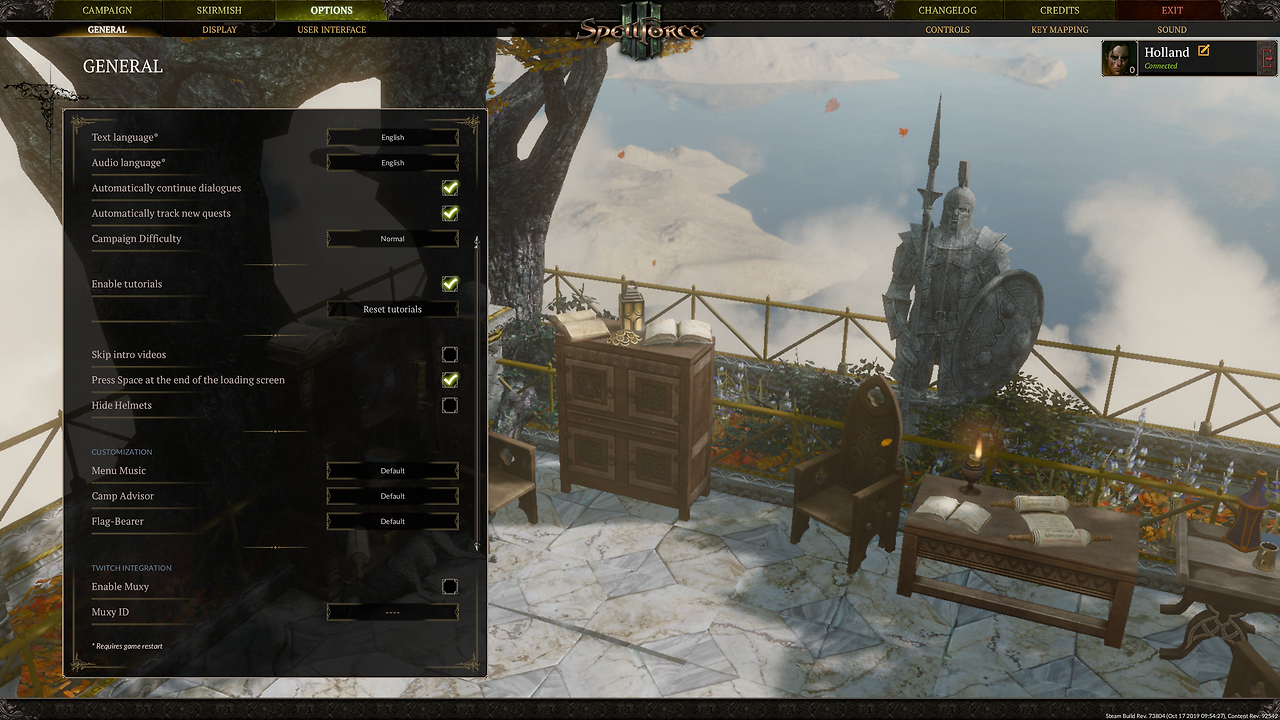Select the Sound settings tab
The width and height of the screenshot is (1280, 720).
point(1172,30)
